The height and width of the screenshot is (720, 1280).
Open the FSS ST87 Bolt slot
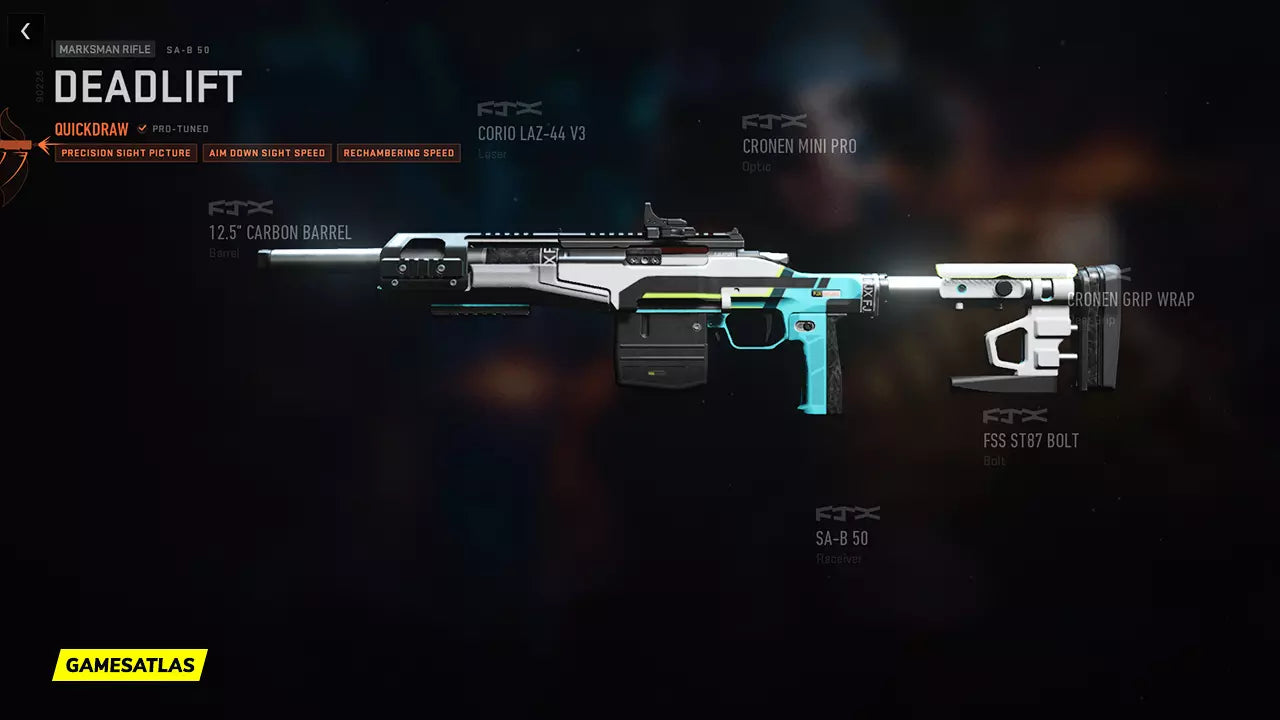point(1030,441)
